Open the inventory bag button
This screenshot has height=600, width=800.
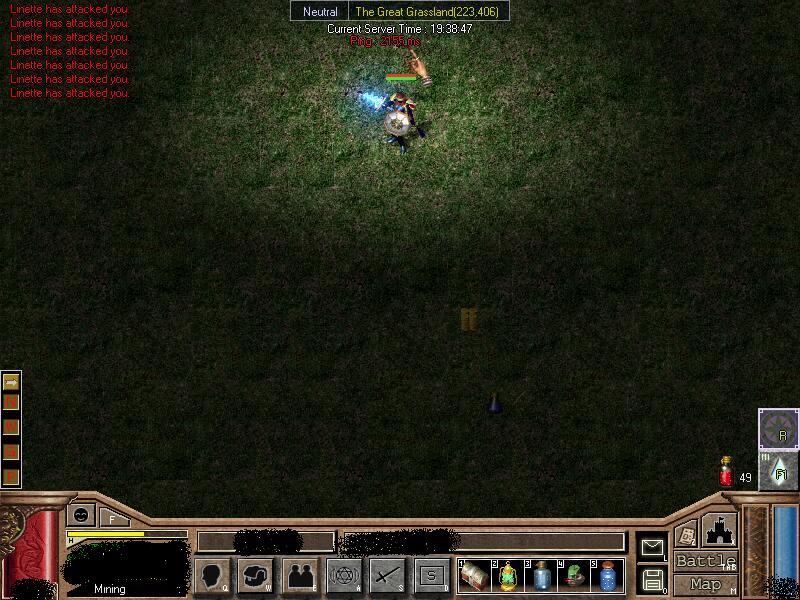tap(257, 575)
